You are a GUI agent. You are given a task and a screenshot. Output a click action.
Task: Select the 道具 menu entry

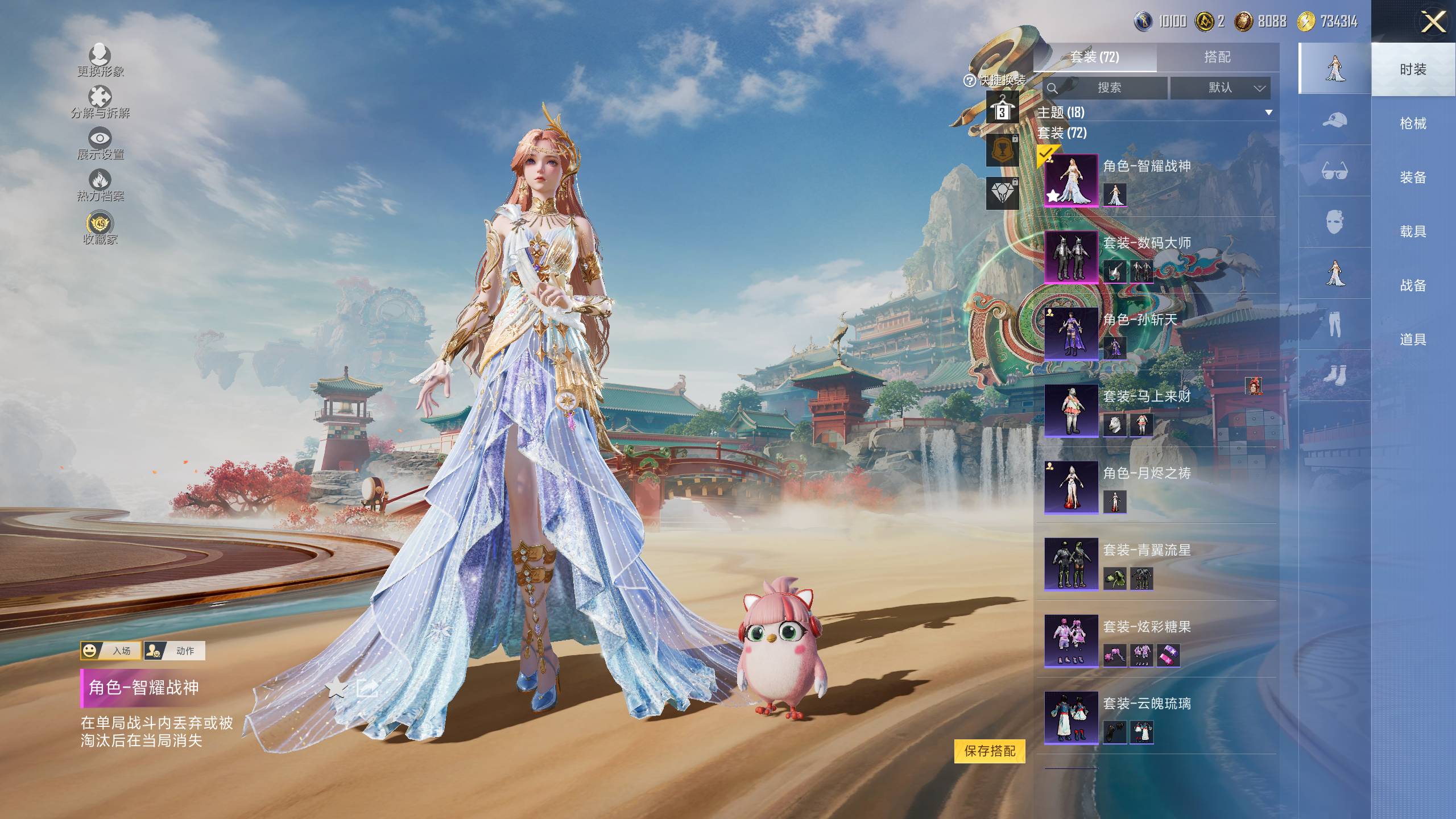click(x=1413, y=340)
